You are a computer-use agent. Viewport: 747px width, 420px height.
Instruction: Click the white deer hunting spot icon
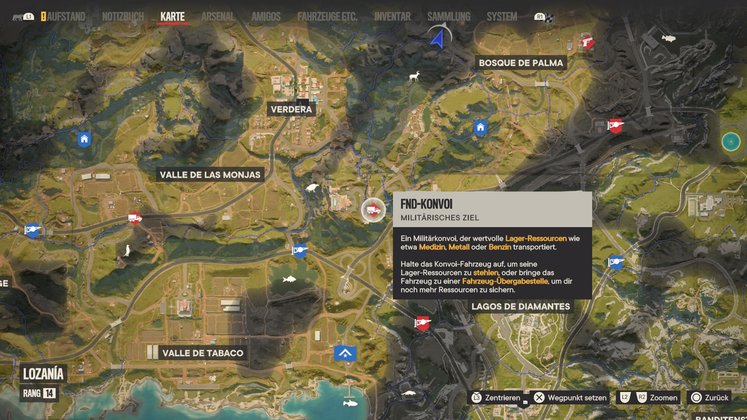pos(411,74)
